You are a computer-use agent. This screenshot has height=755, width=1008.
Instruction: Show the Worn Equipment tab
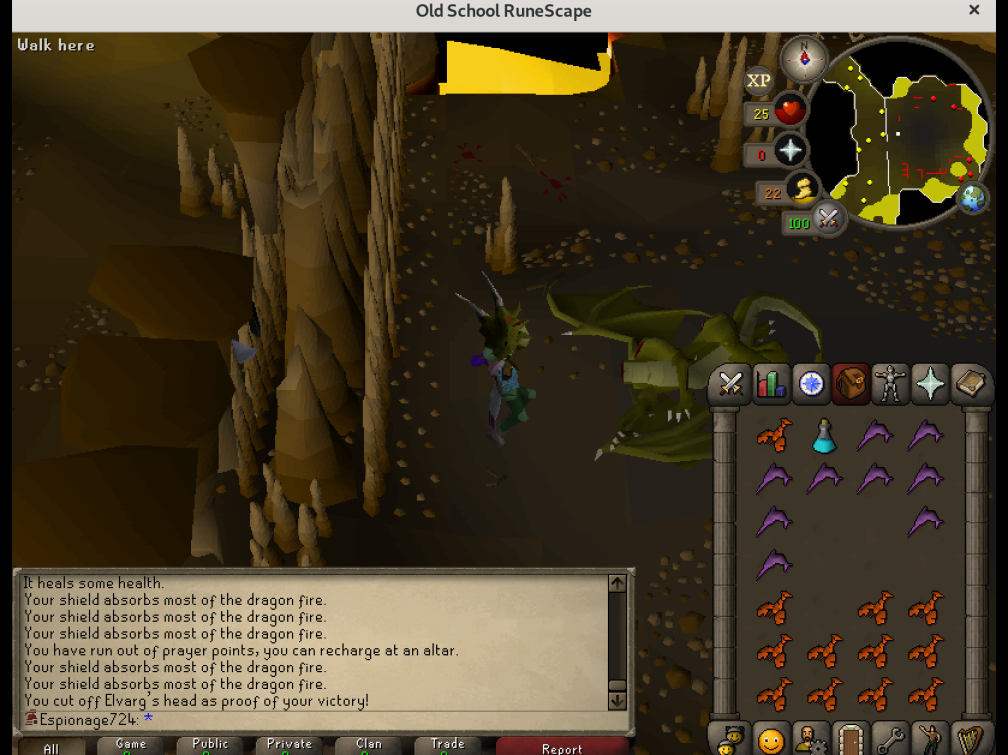(x=890, y=384)
